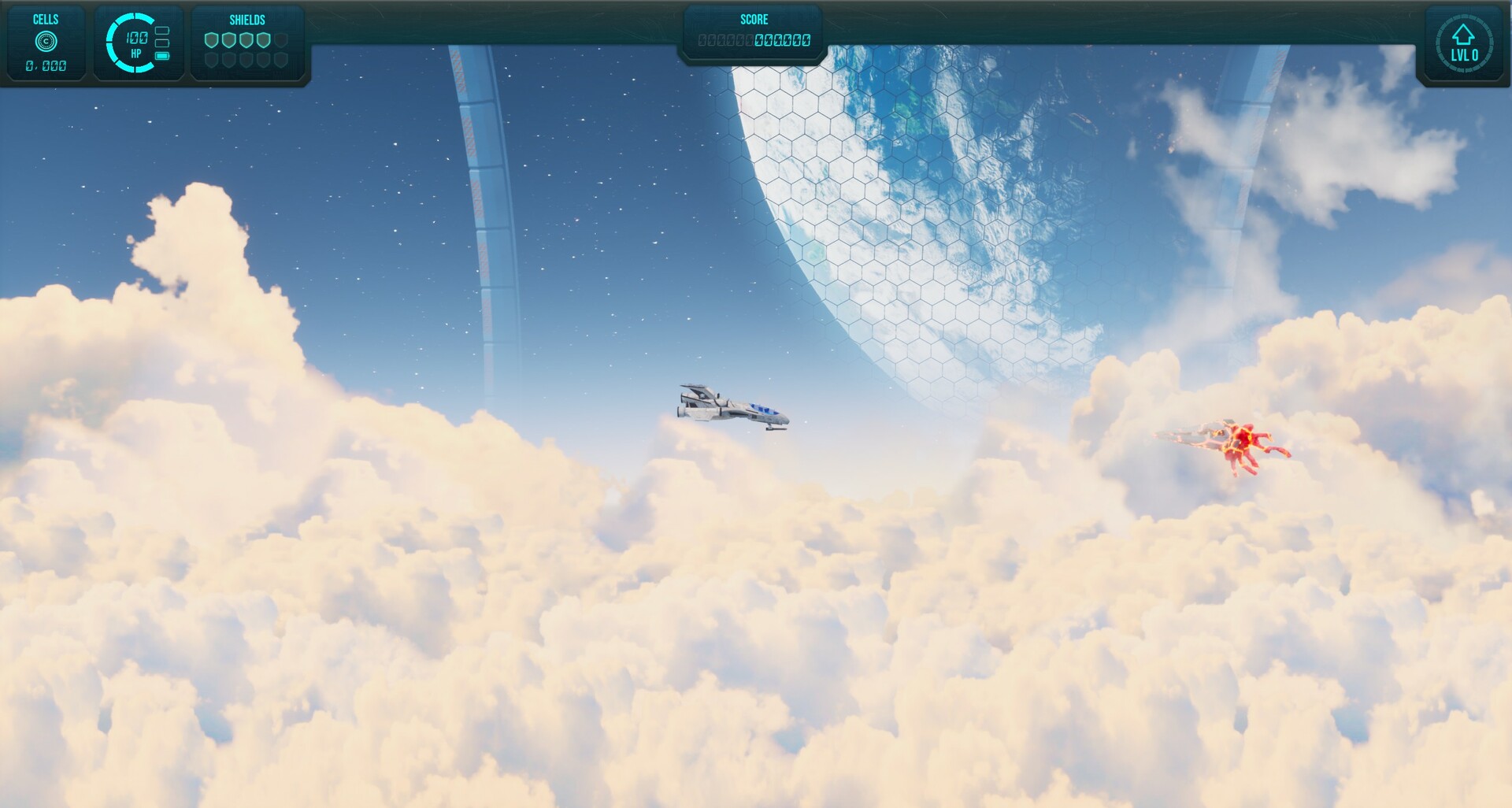The height and width of the screenshot is (808, 1512).
Task: Select the SCORE panel label
Action: point(754,19)
